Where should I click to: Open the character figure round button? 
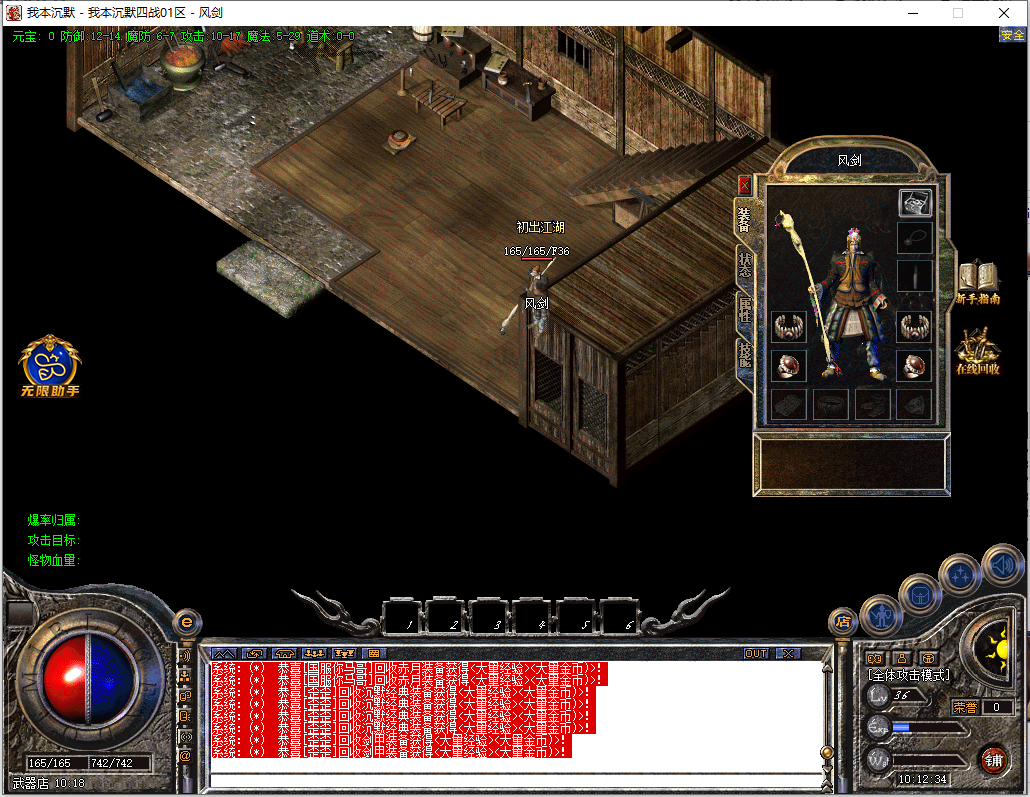click(x=881, y=614)
